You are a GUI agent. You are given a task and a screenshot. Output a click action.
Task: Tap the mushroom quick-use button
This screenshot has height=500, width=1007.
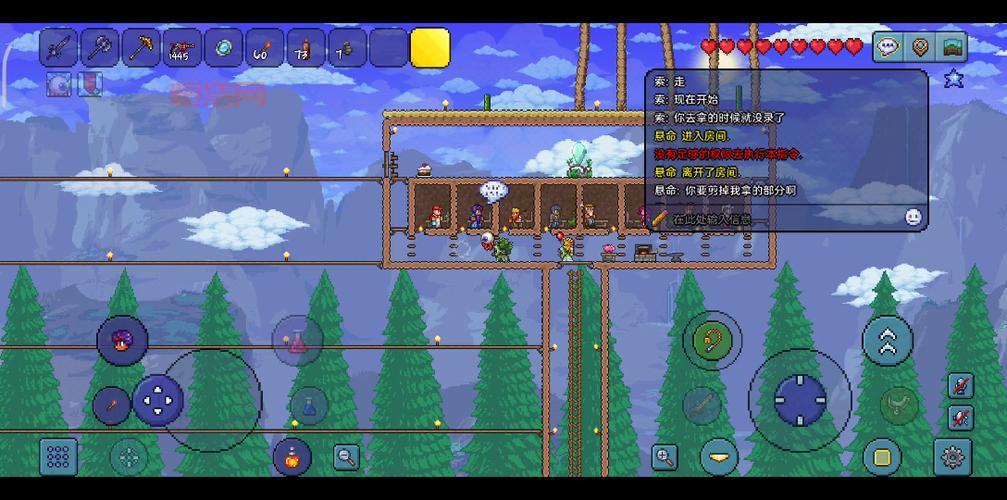(122, 340)
